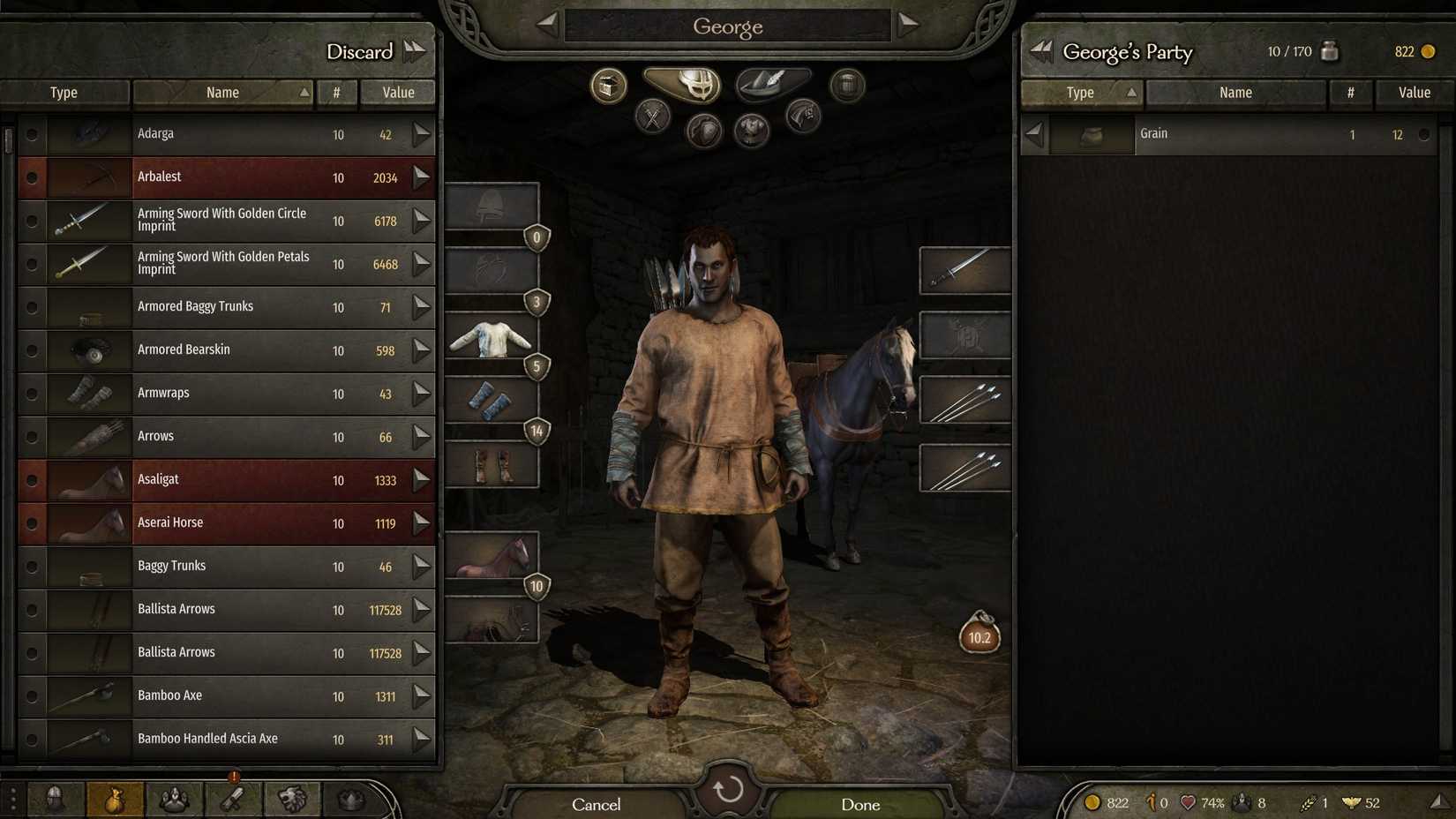Switch to the Quests tab (dagger icon)

[x=233, y=799]
